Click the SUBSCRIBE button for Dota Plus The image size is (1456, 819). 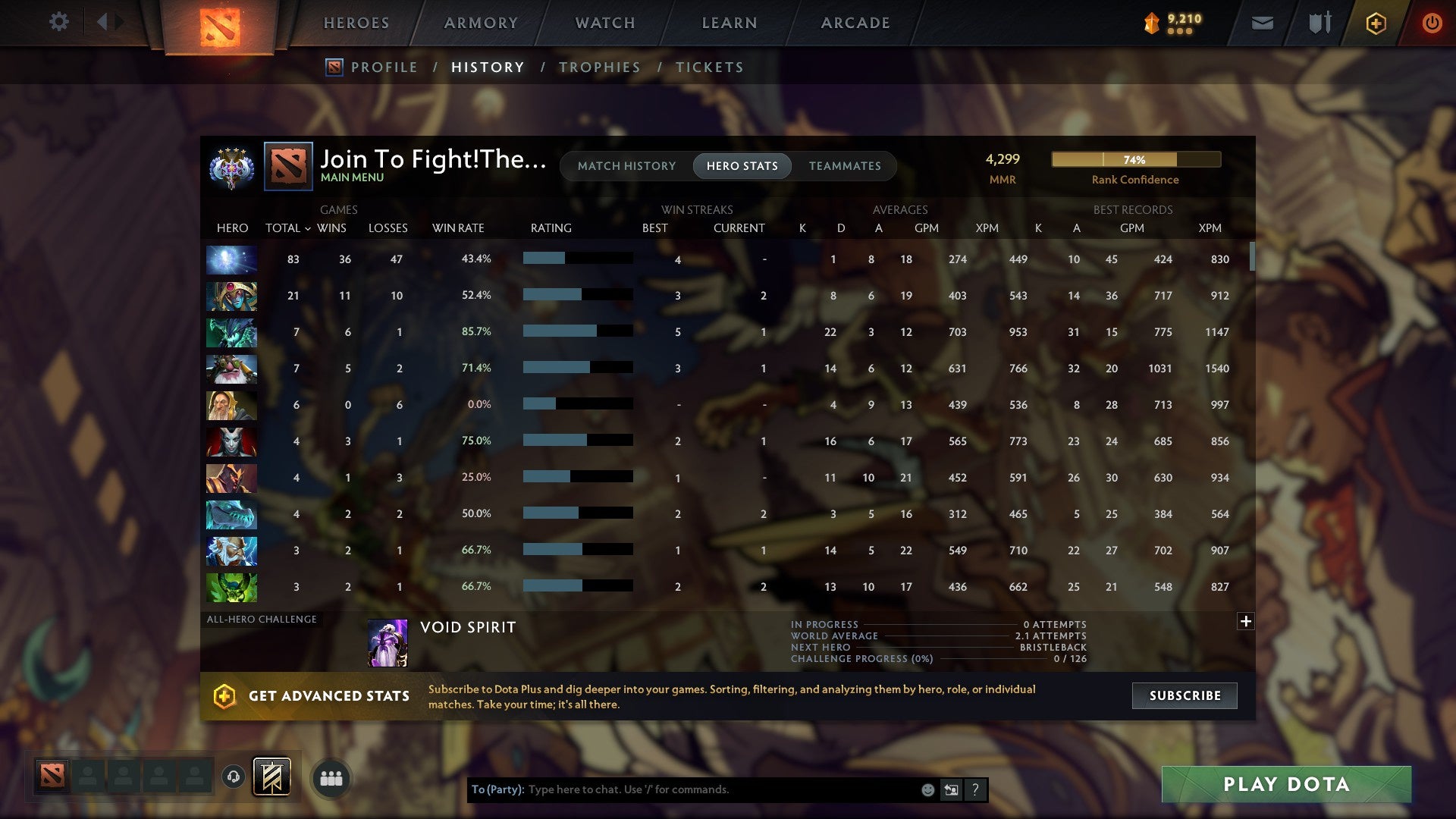(x=1184, y=695)
